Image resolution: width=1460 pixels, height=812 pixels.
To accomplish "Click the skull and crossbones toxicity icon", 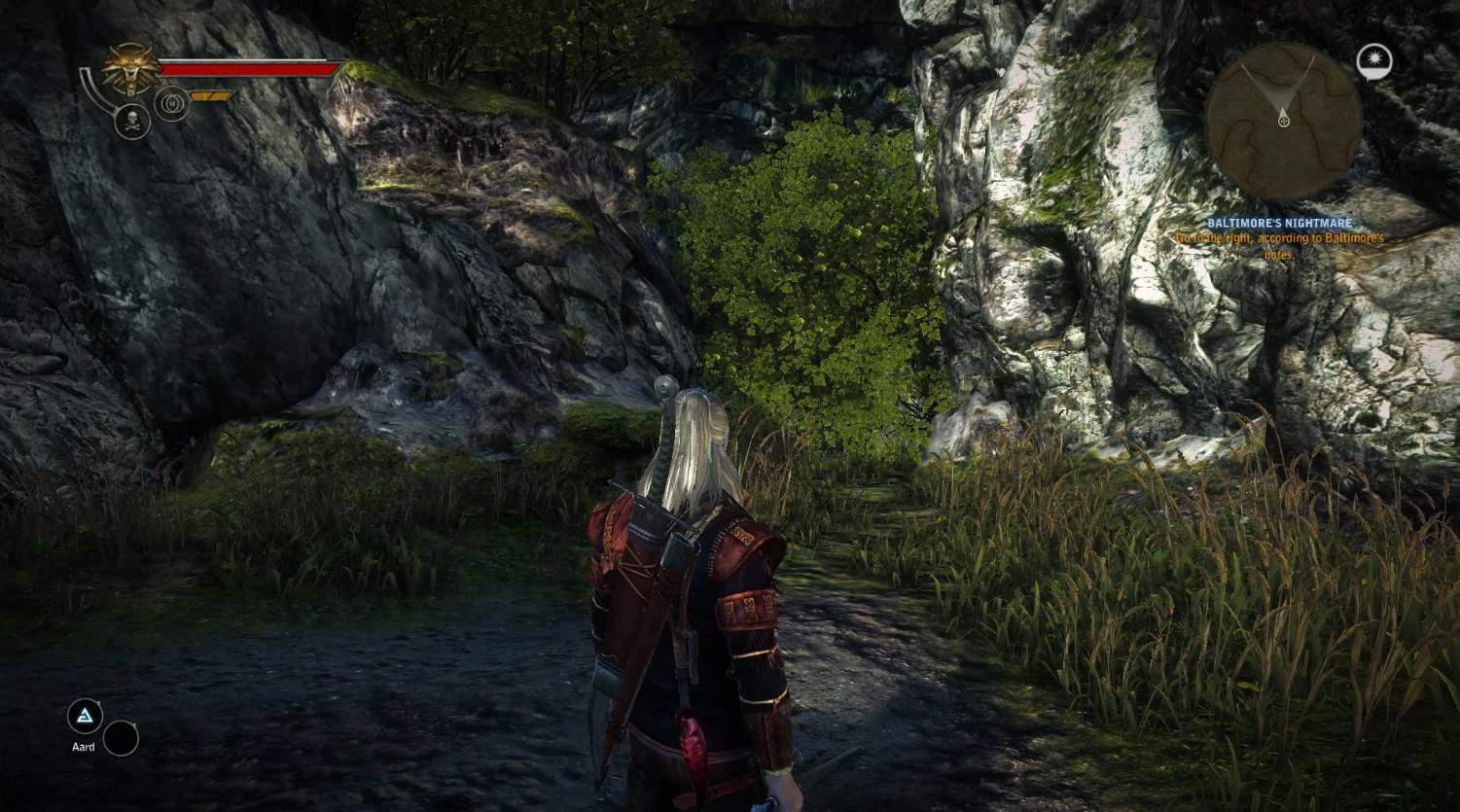I will [131, 122].
